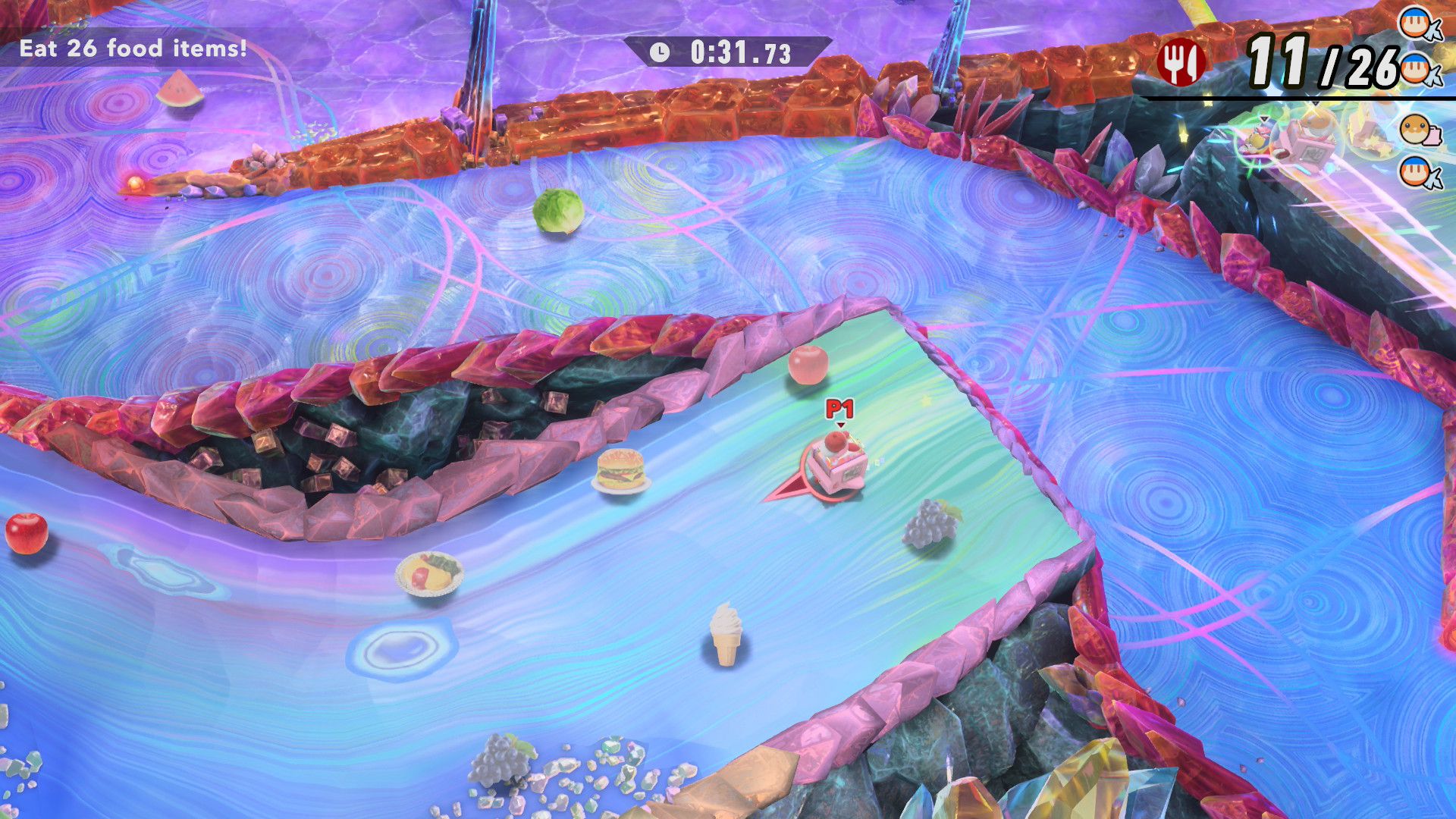This screenshot has width=1456, height=819.
Task: Select the Waddle Dee icon with pink cake
Action: pos(1418,130)
